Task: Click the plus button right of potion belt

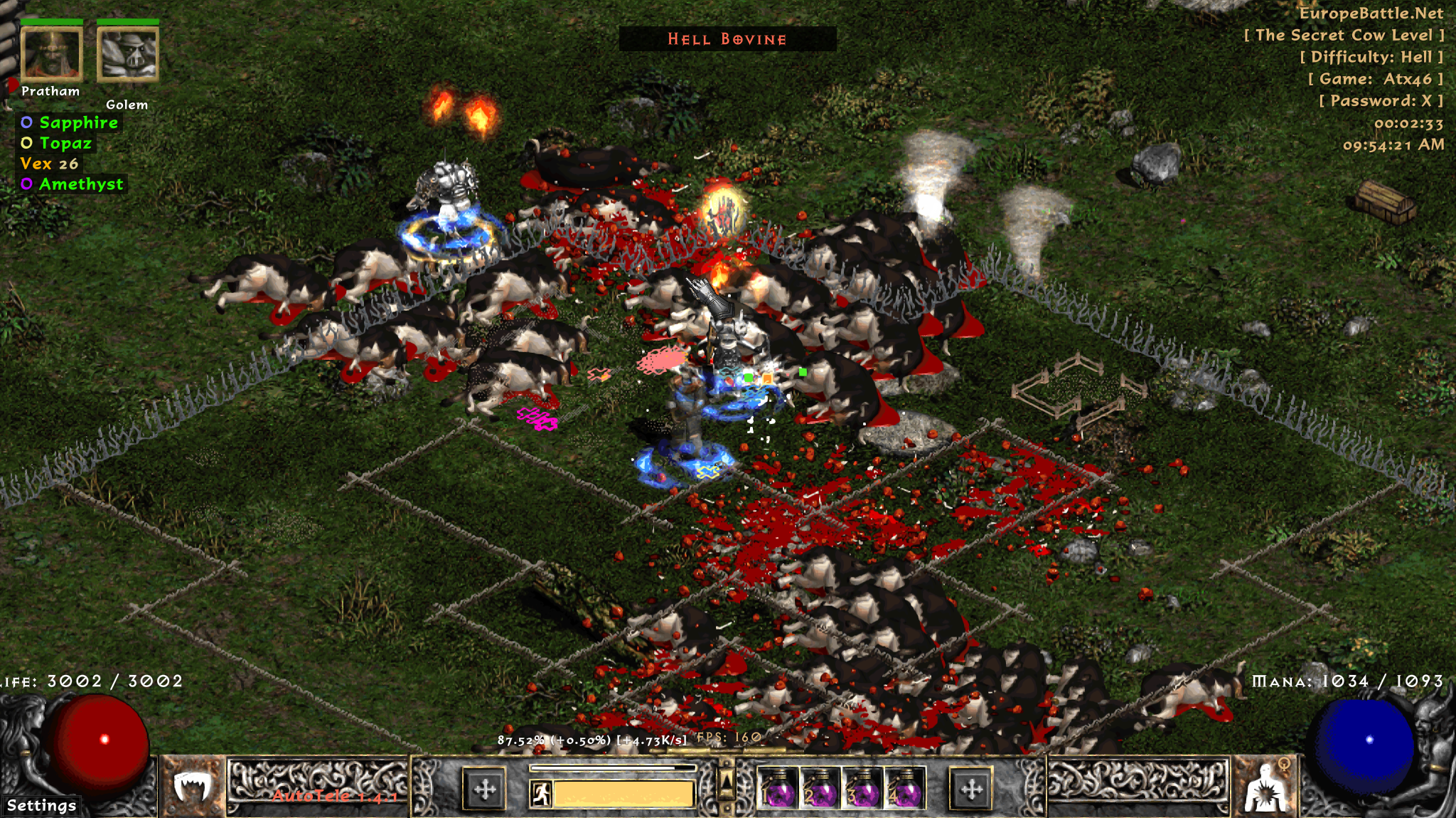Action: (x=971, y=789)
